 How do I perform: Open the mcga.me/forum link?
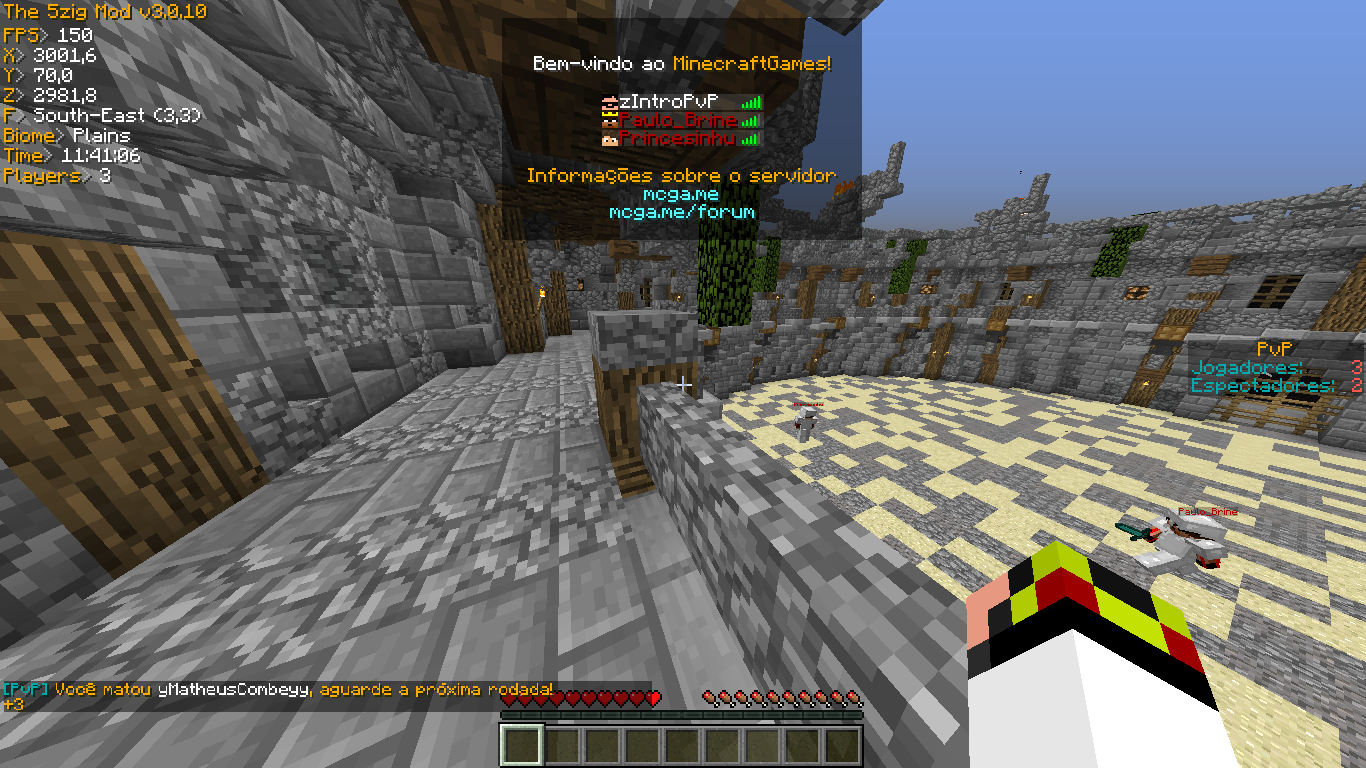682,212
